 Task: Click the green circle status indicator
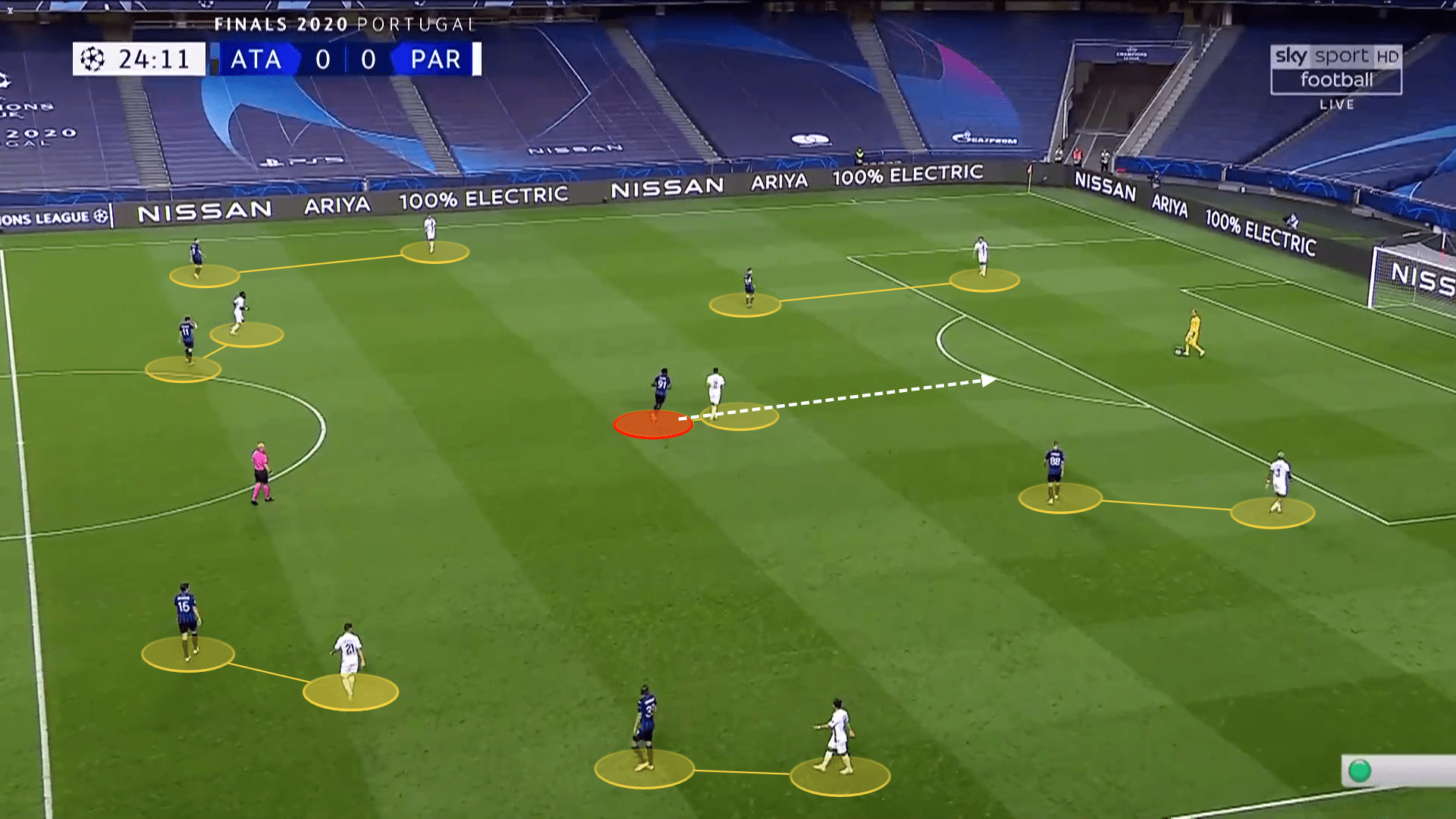[x=1359, y=771]
